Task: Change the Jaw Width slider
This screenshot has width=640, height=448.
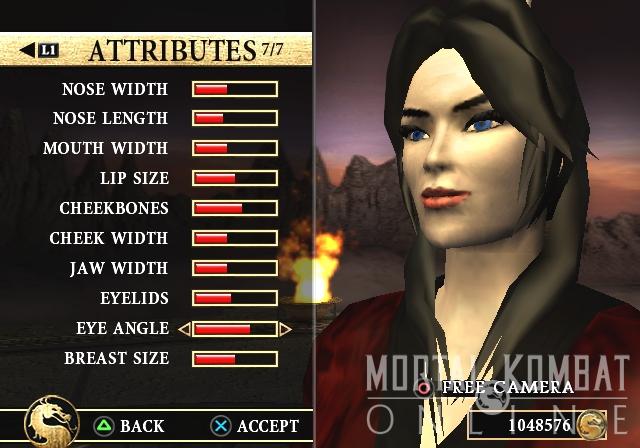Action: point(235,269)
